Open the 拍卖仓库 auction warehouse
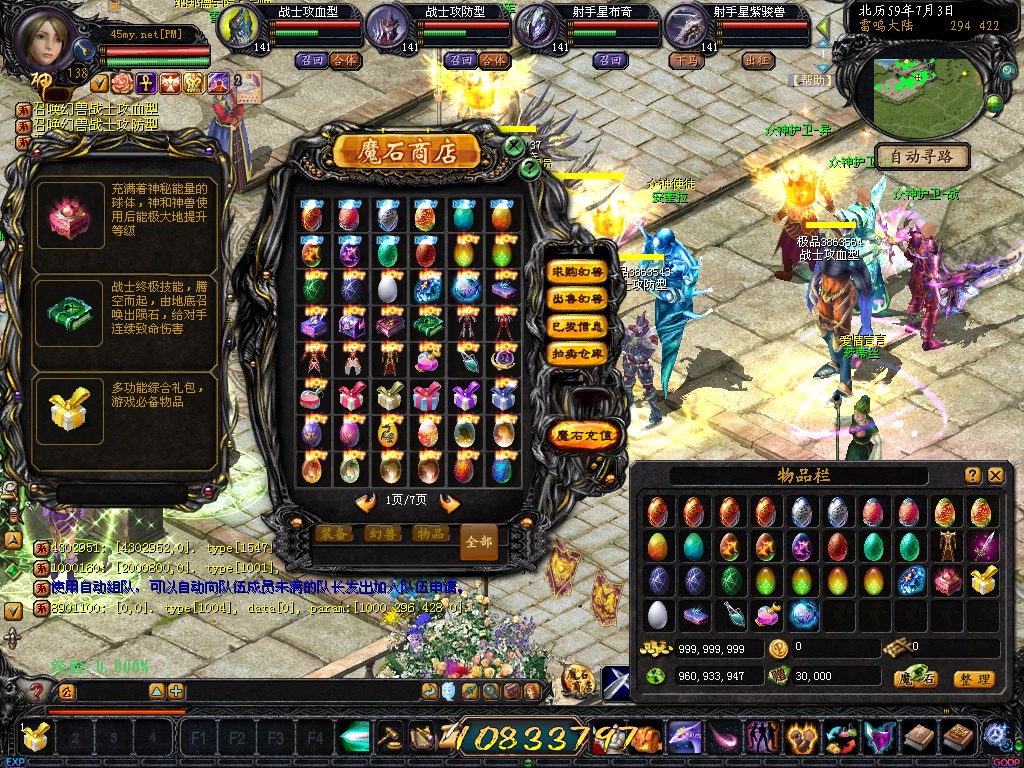 [578, 353]
